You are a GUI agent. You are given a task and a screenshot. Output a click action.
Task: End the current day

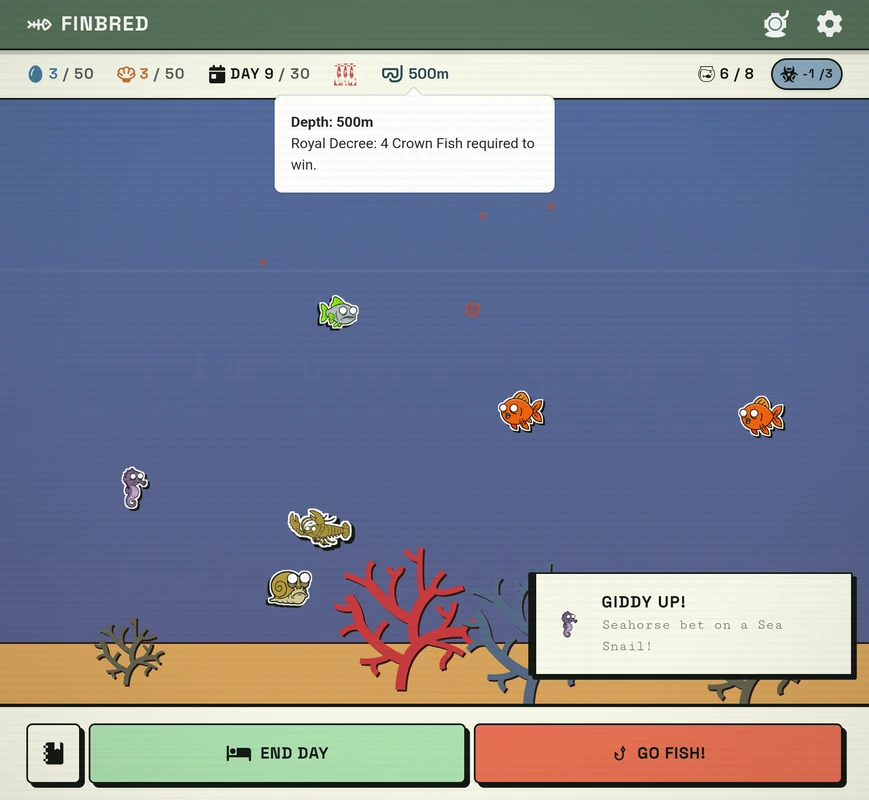277,753
